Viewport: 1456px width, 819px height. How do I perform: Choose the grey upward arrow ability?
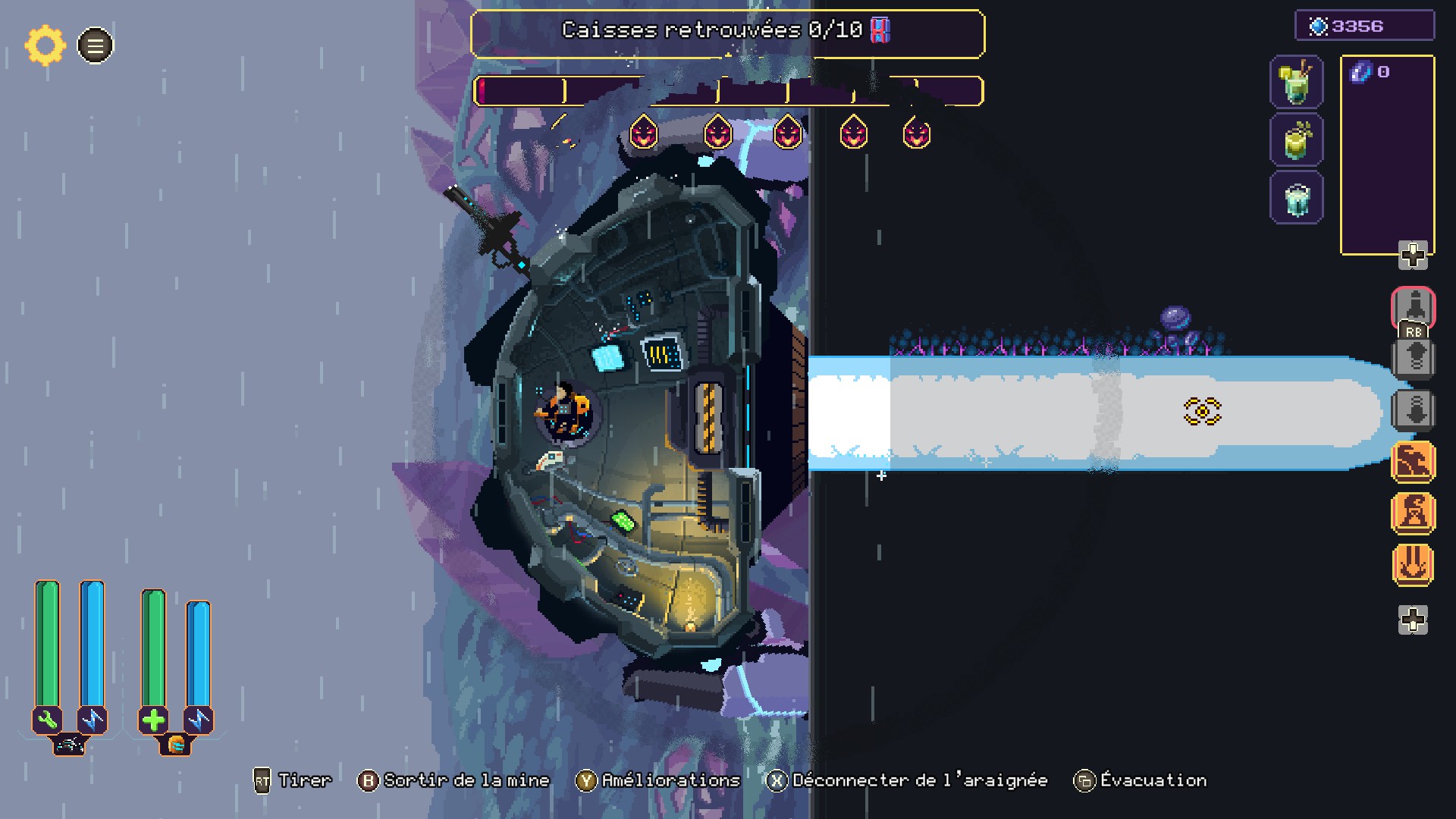(1414, 357)
